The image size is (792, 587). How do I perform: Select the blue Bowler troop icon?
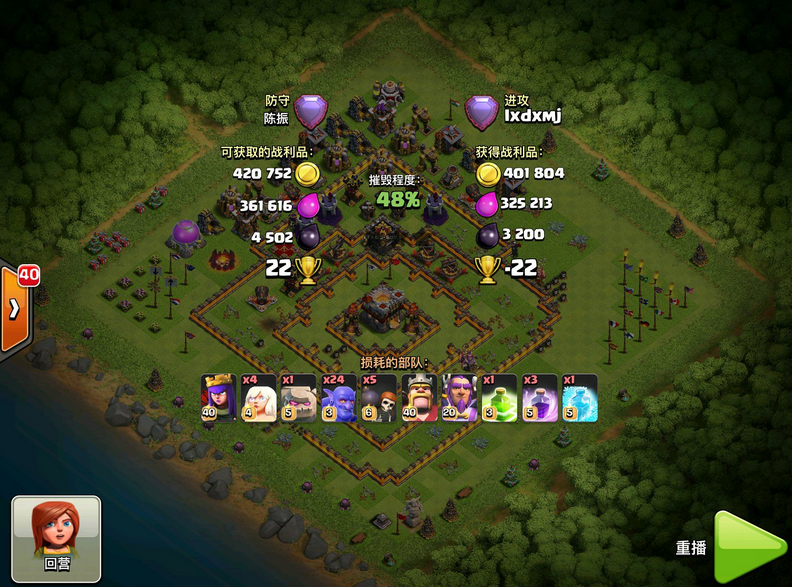pyautogui.click(x=338, y=397)
